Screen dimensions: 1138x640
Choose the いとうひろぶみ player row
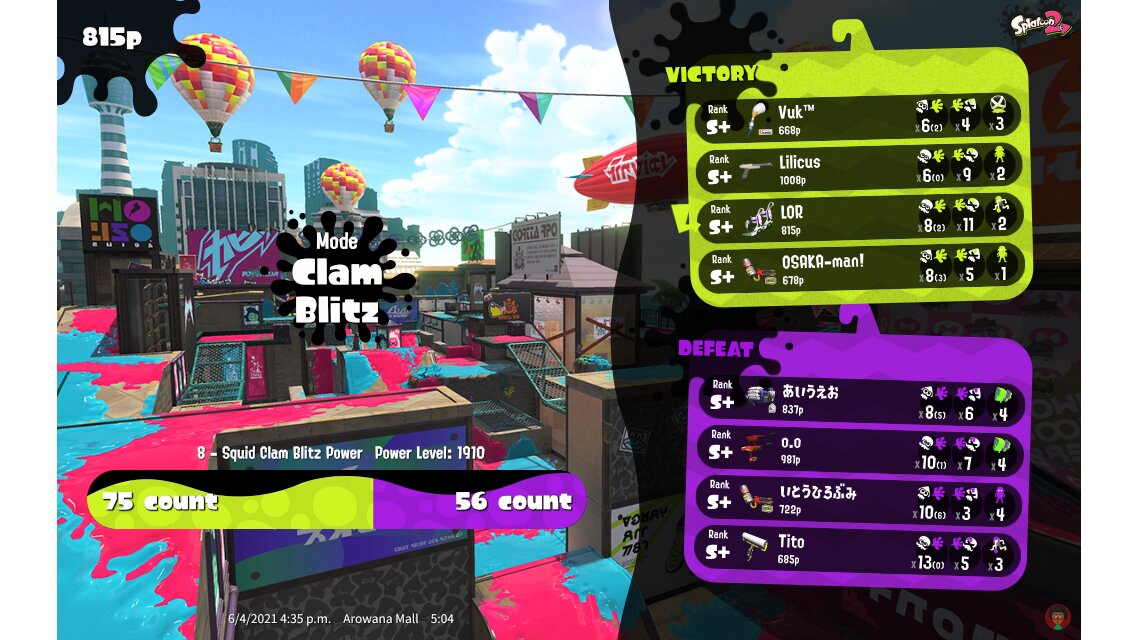859,500
